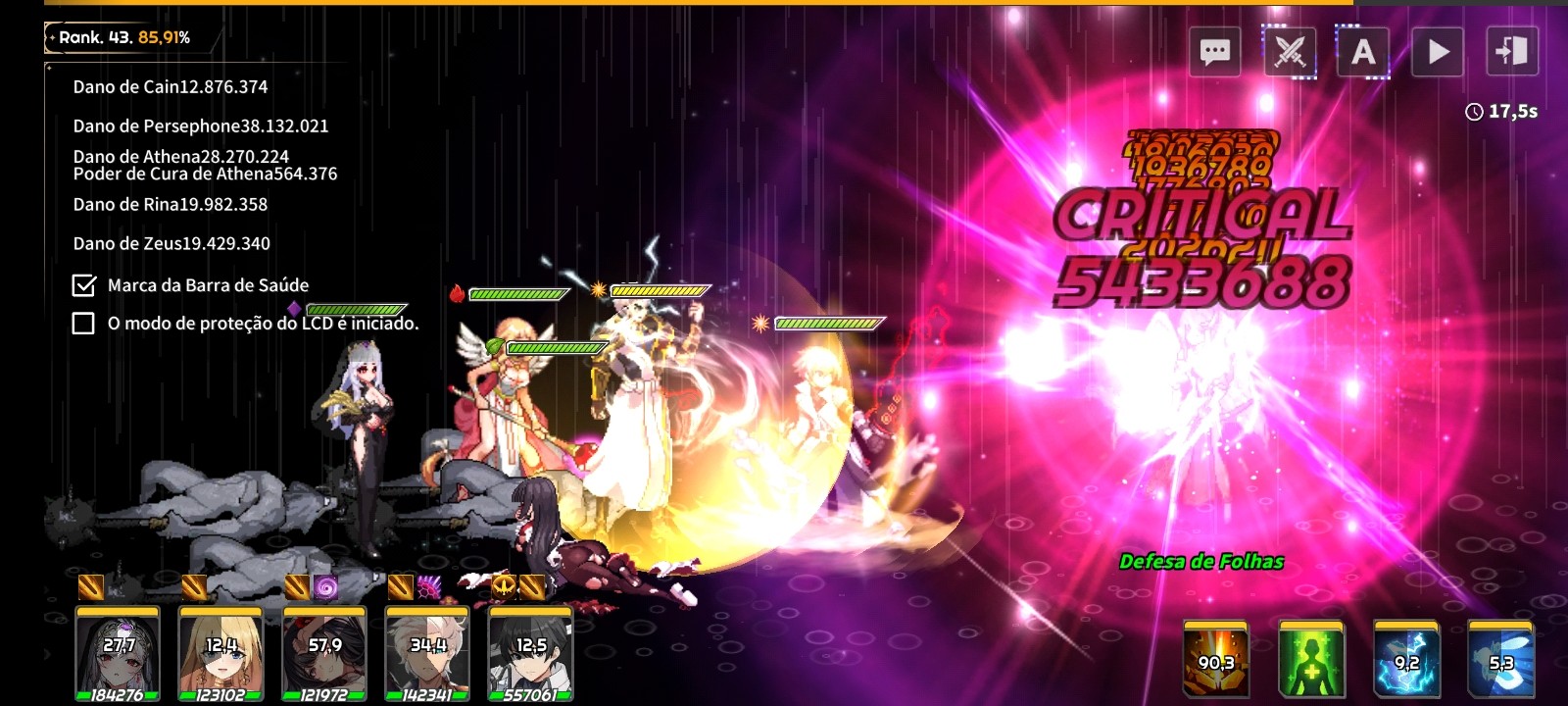The height and width of the screenshot is (706, 1568).
Task: Toggle the crossed swords auto-battle button
Action: click(x=1290, y=51)
